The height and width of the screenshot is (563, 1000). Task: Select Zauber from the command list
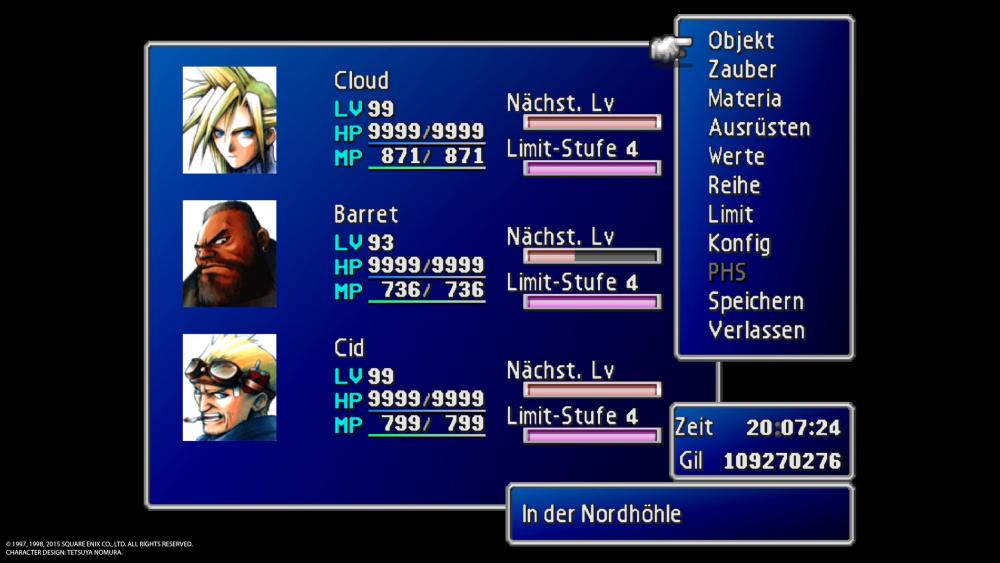pyautogui.click(x=742, y=70)
